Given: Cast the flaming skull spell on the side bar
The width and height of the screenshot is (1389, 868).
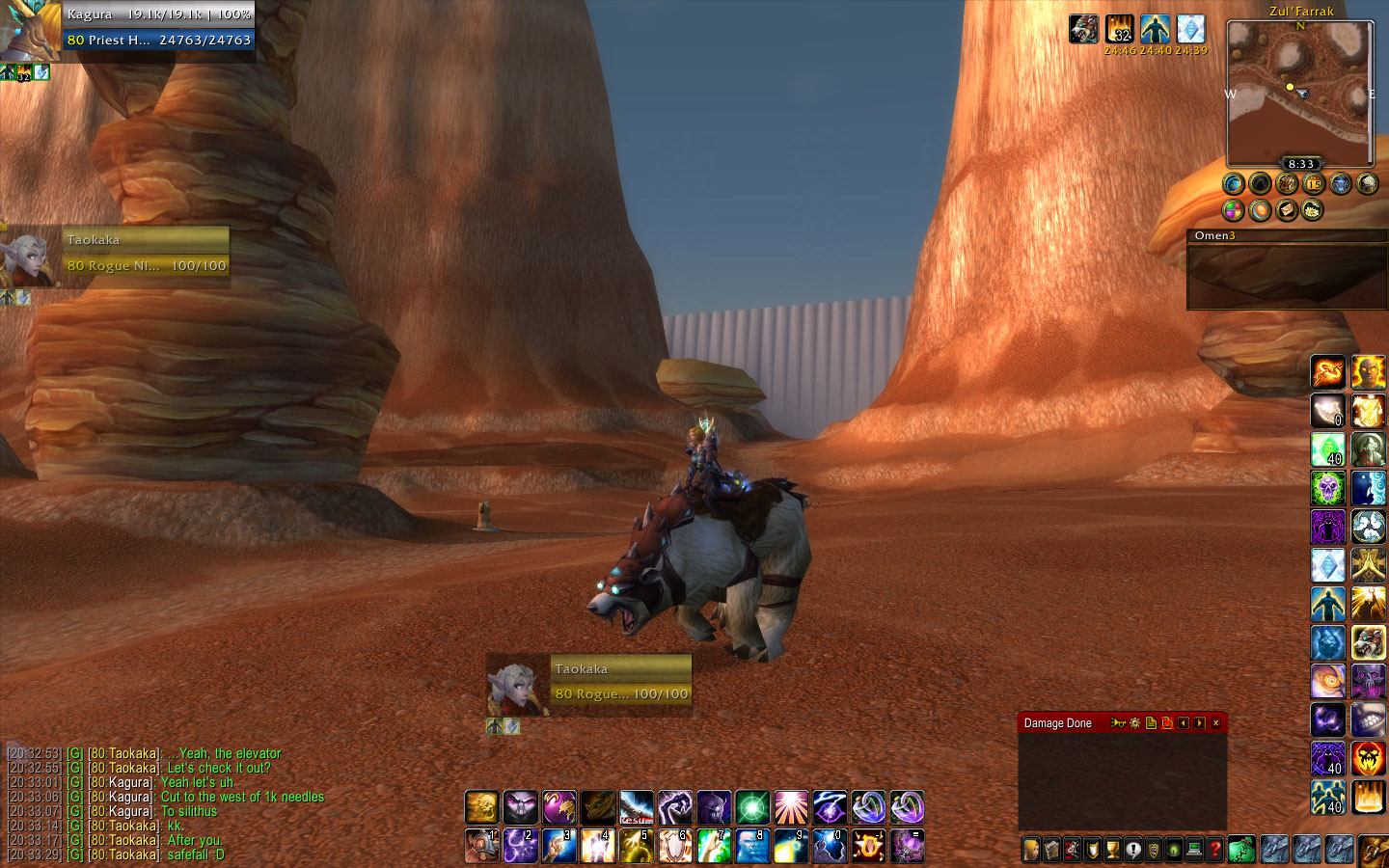Looking at the screenshot, I should click(x=1368, y=759).
